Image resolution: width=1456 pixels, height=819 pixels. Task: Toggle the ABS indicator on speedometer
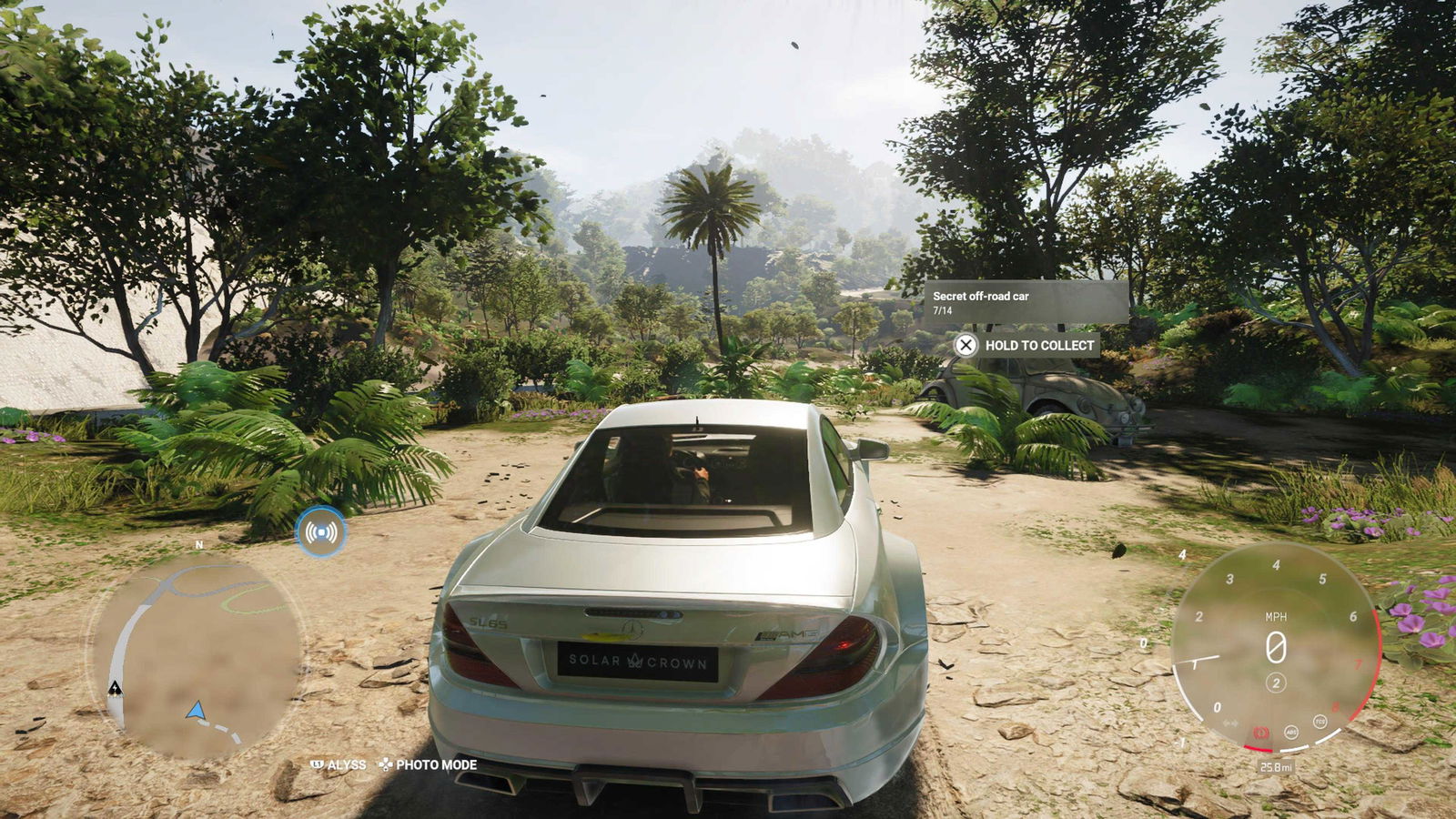[x=1290, y=732]
